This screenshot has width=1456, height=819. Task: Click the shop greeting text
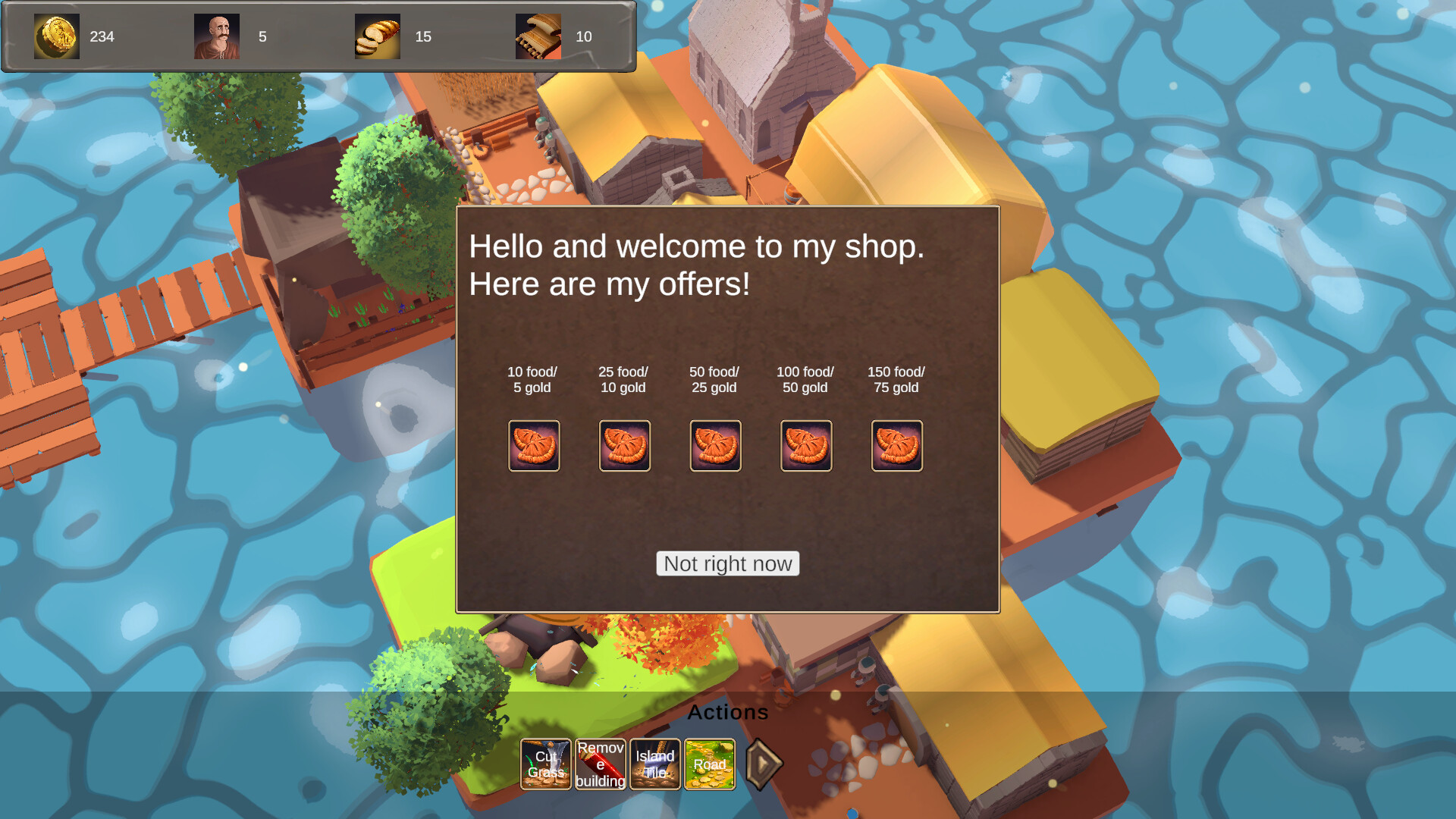coord(698,265)
